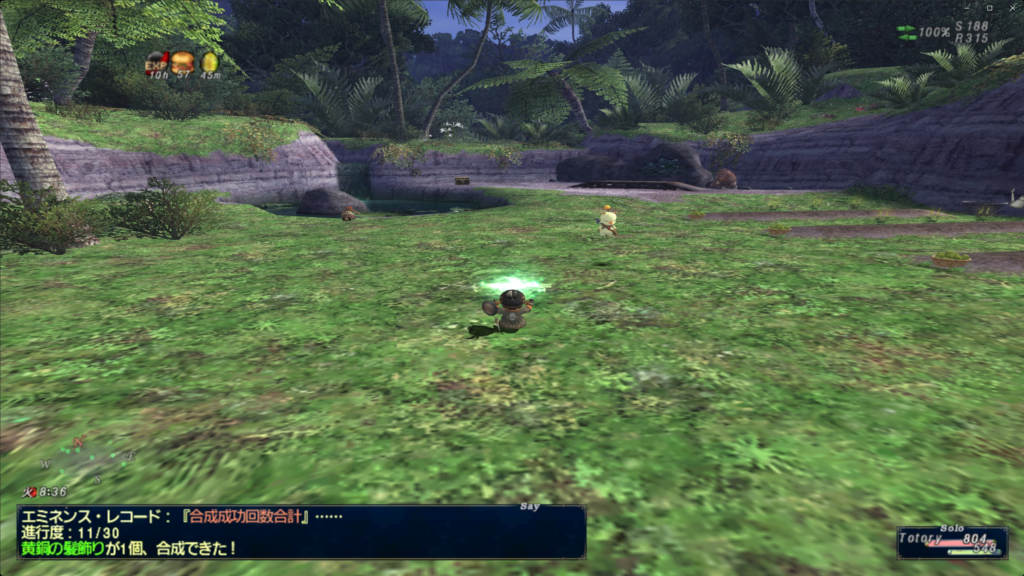This screenshot has width=1024, height=576.
Task: Open the chat log window
Action: 301,532
